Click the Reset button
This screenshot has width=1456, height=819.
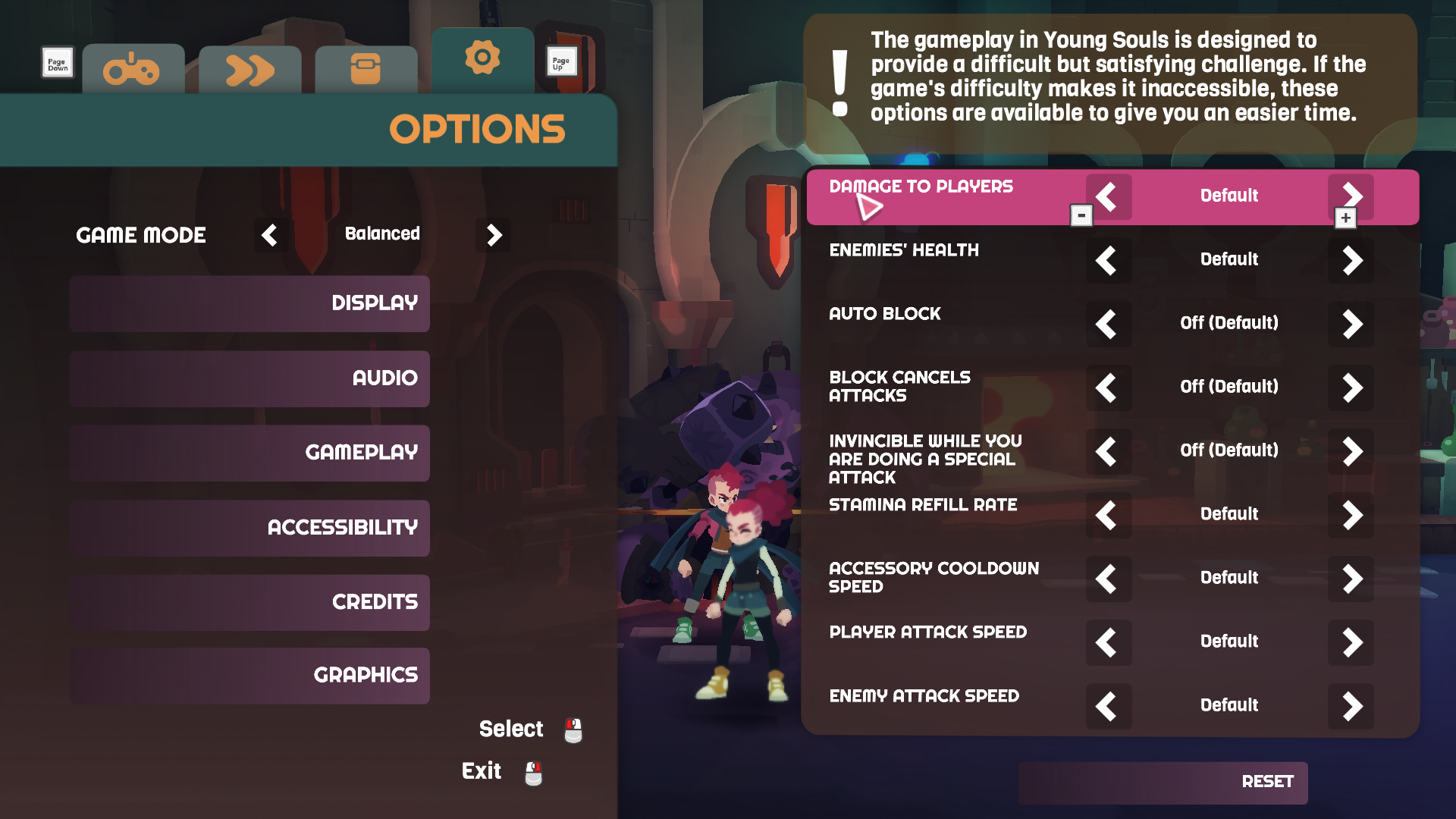click(1163, 782)
